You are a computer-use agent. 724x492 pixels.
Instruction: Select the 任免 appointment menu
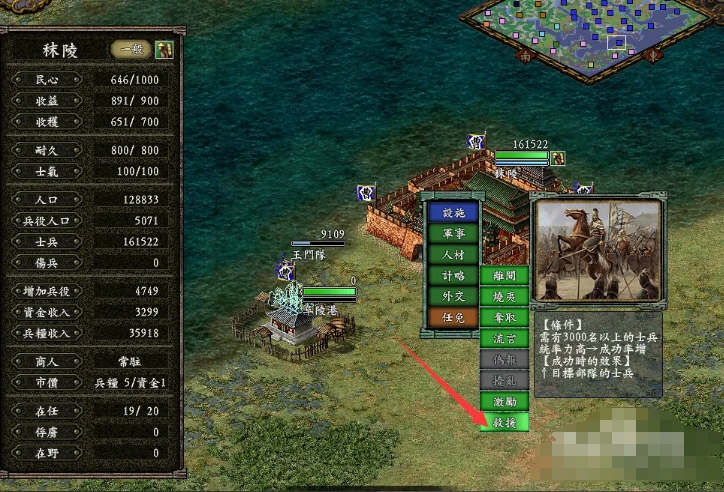[453, 317]
